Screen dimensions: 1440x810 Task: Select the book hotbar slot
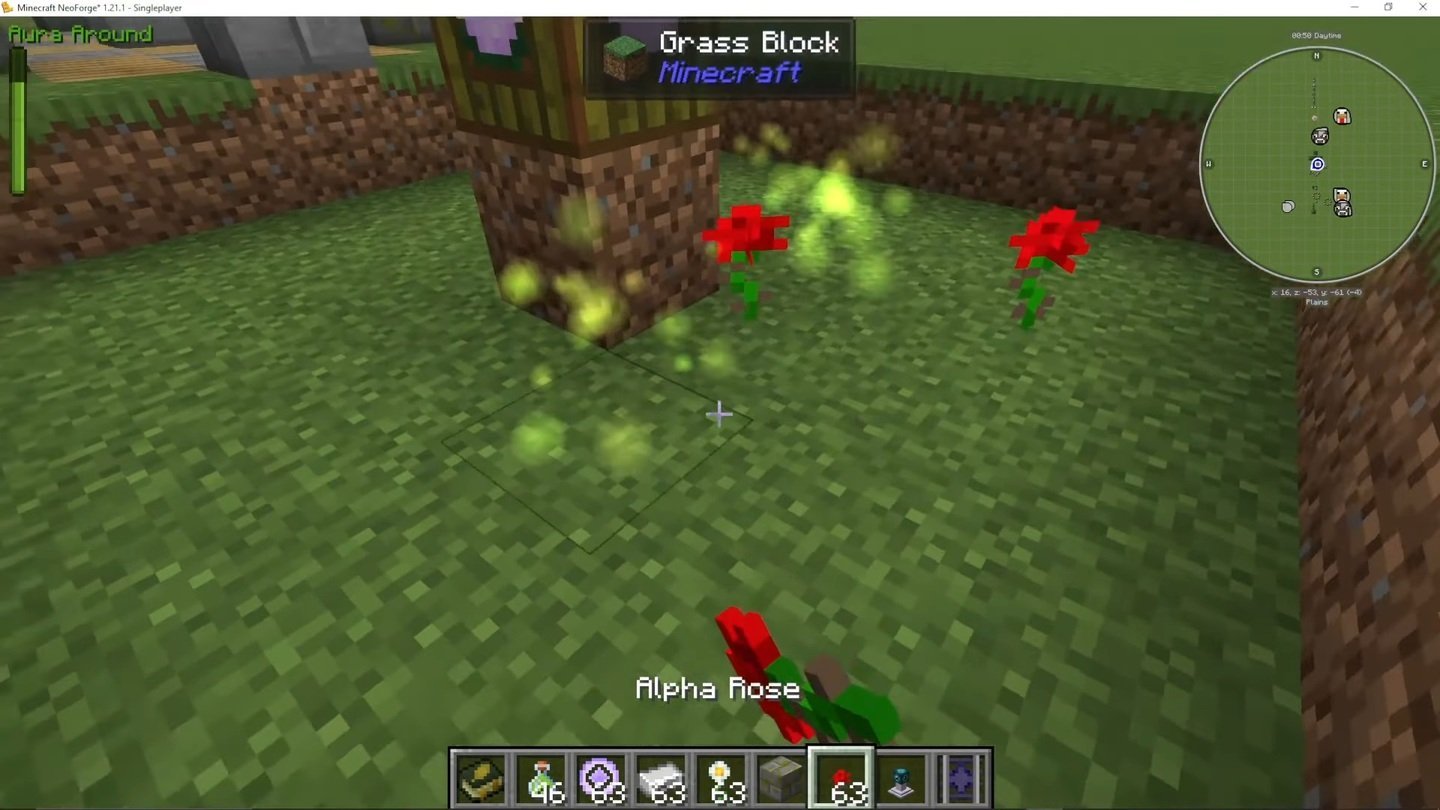[481, 778]
